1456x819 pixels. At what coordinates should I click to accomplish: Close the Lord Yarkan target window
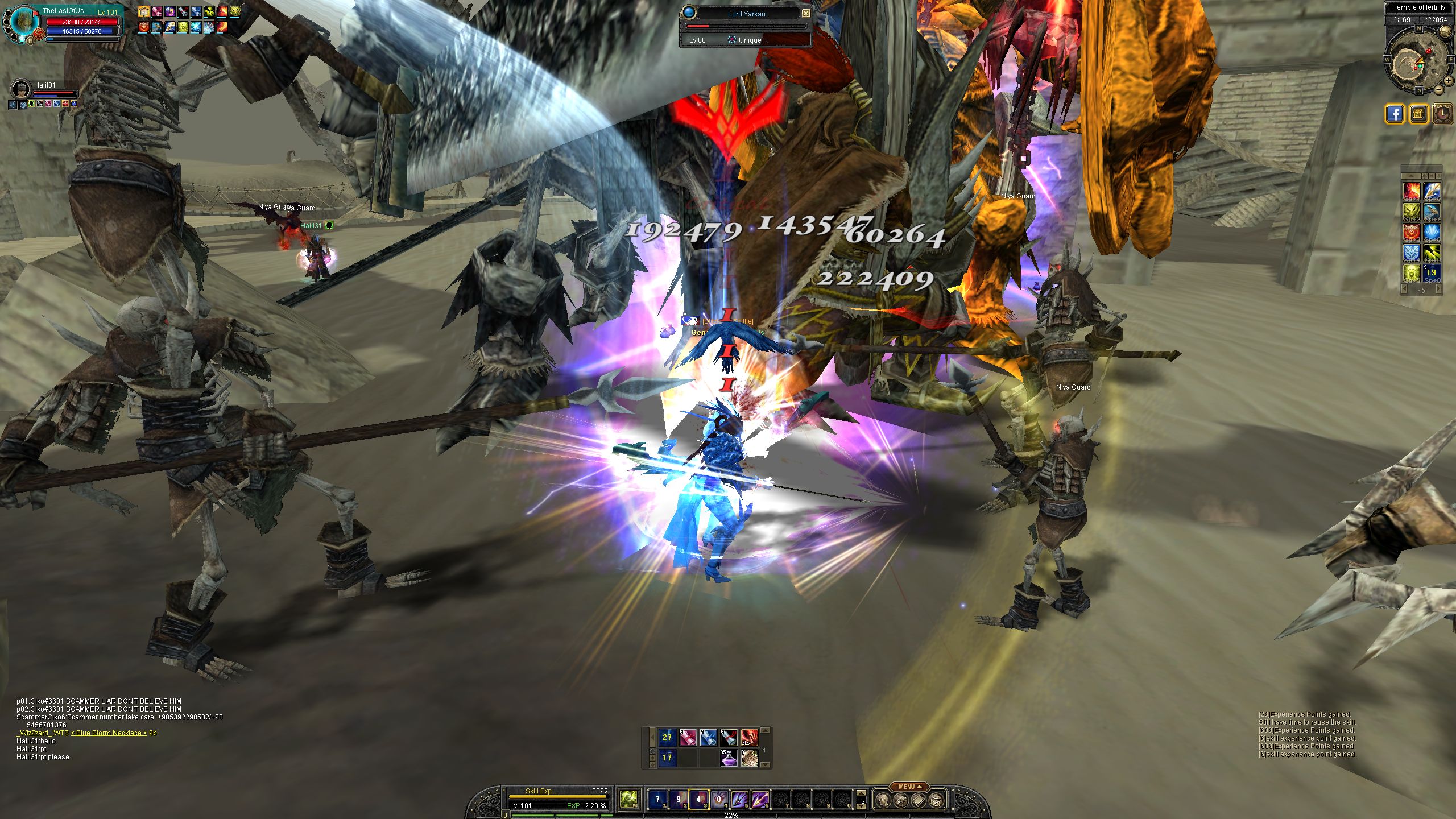tap(806, 13)
